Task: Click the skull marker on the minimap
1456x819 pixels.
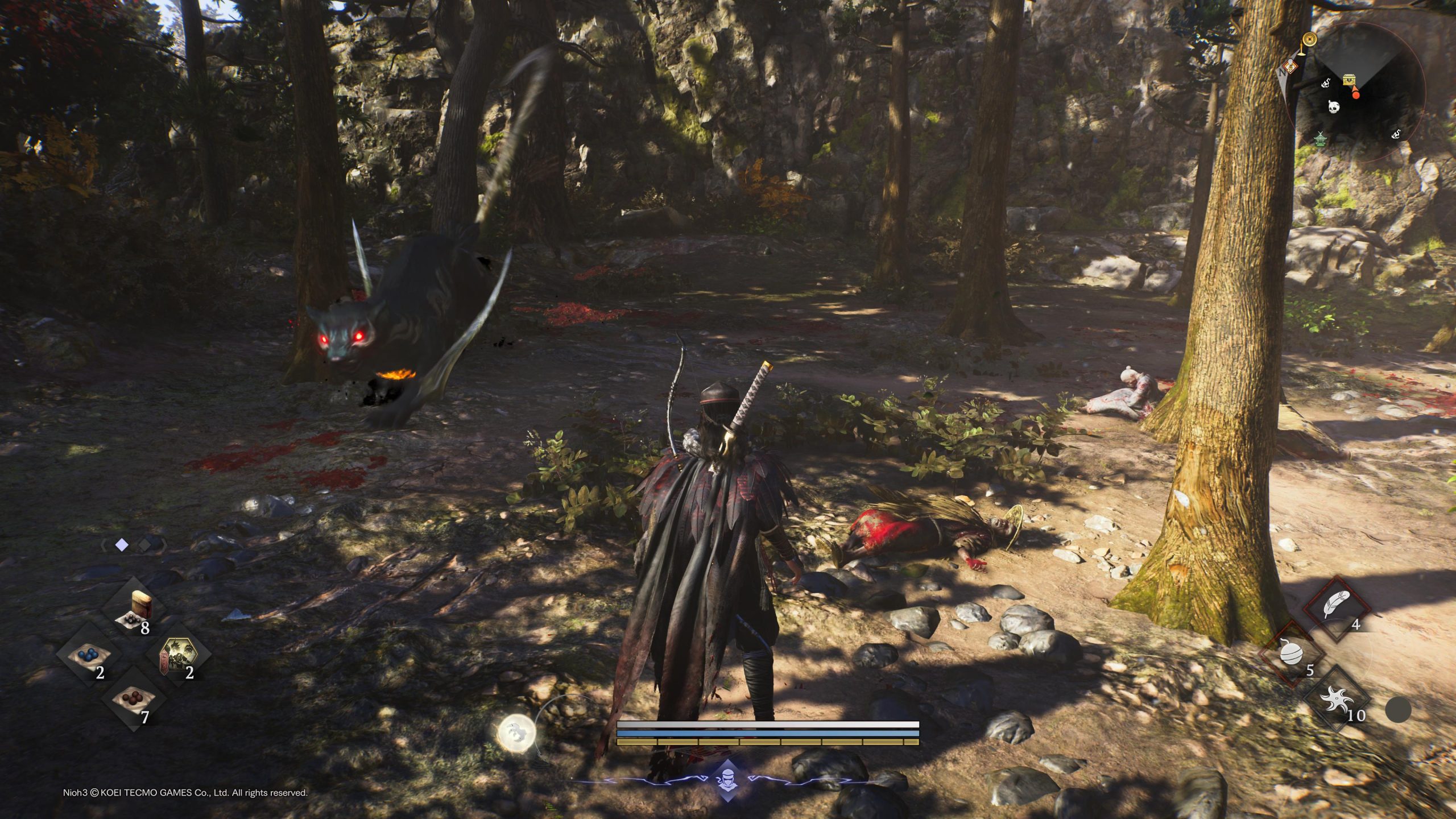Action: (1333, 106)
